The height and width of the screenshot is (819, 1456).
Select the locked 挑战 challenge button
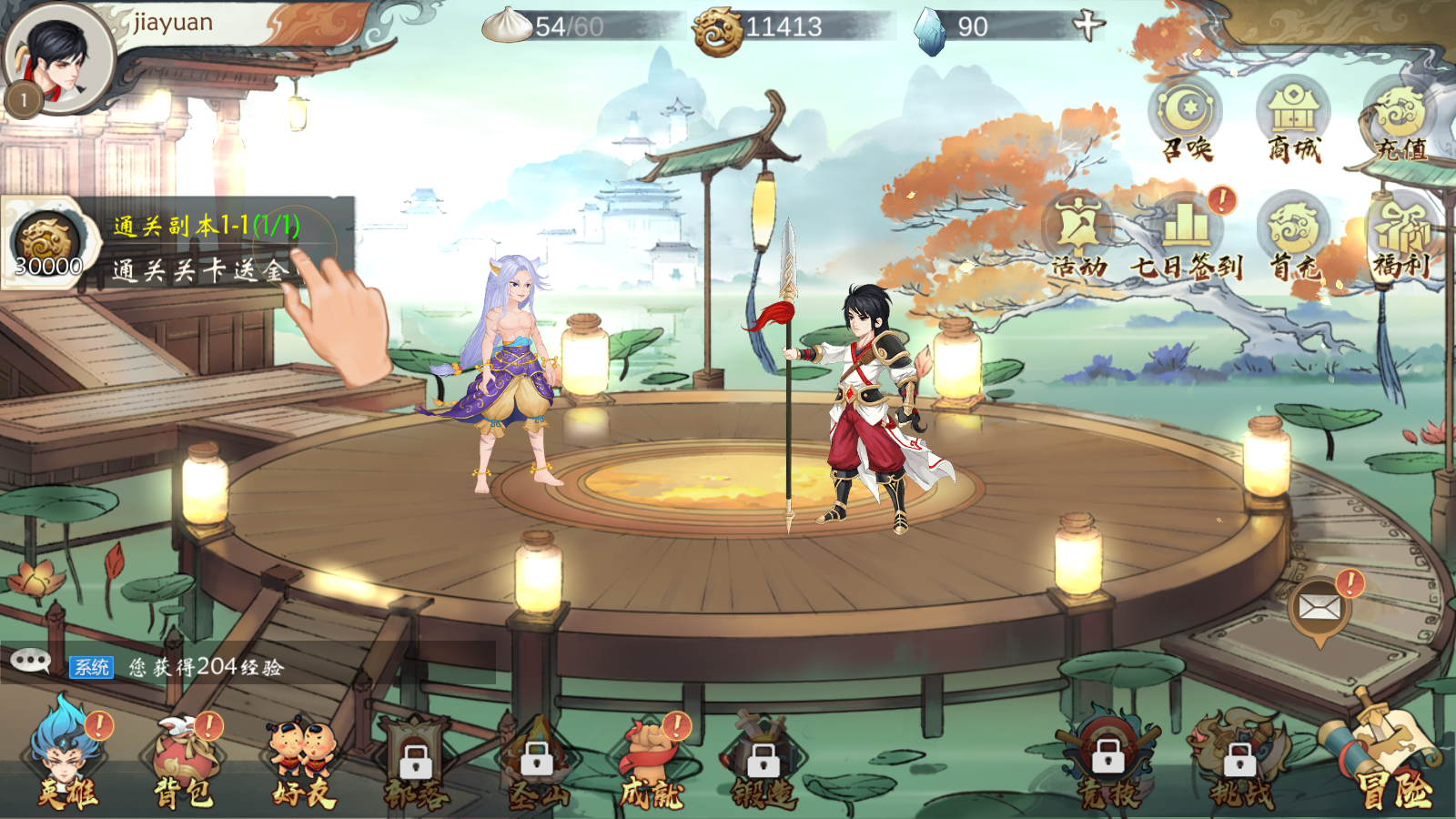pyautogui.click(x=1239, y=764)
